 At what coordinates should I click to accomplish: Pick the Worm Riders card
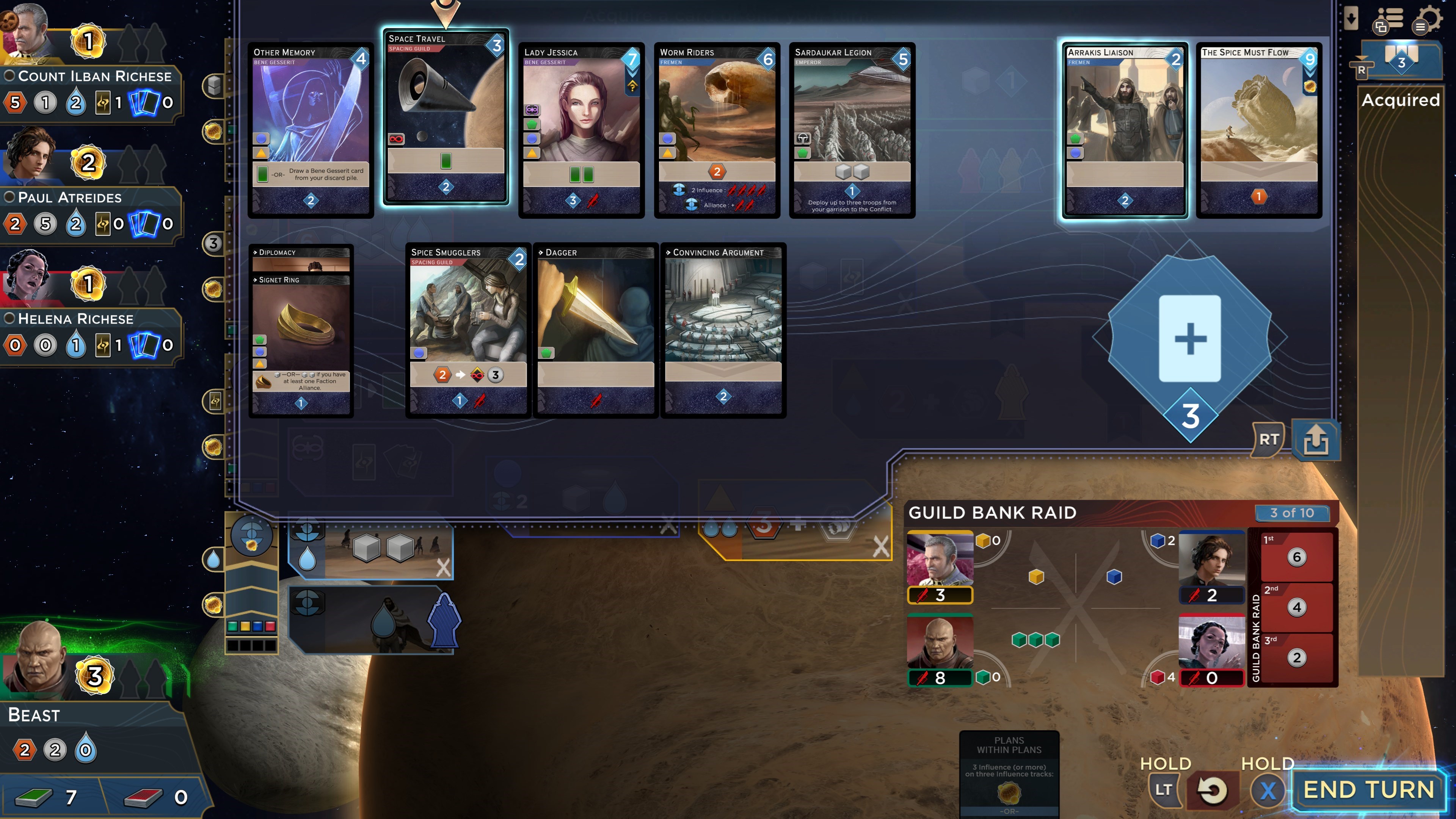coord(717,130)
